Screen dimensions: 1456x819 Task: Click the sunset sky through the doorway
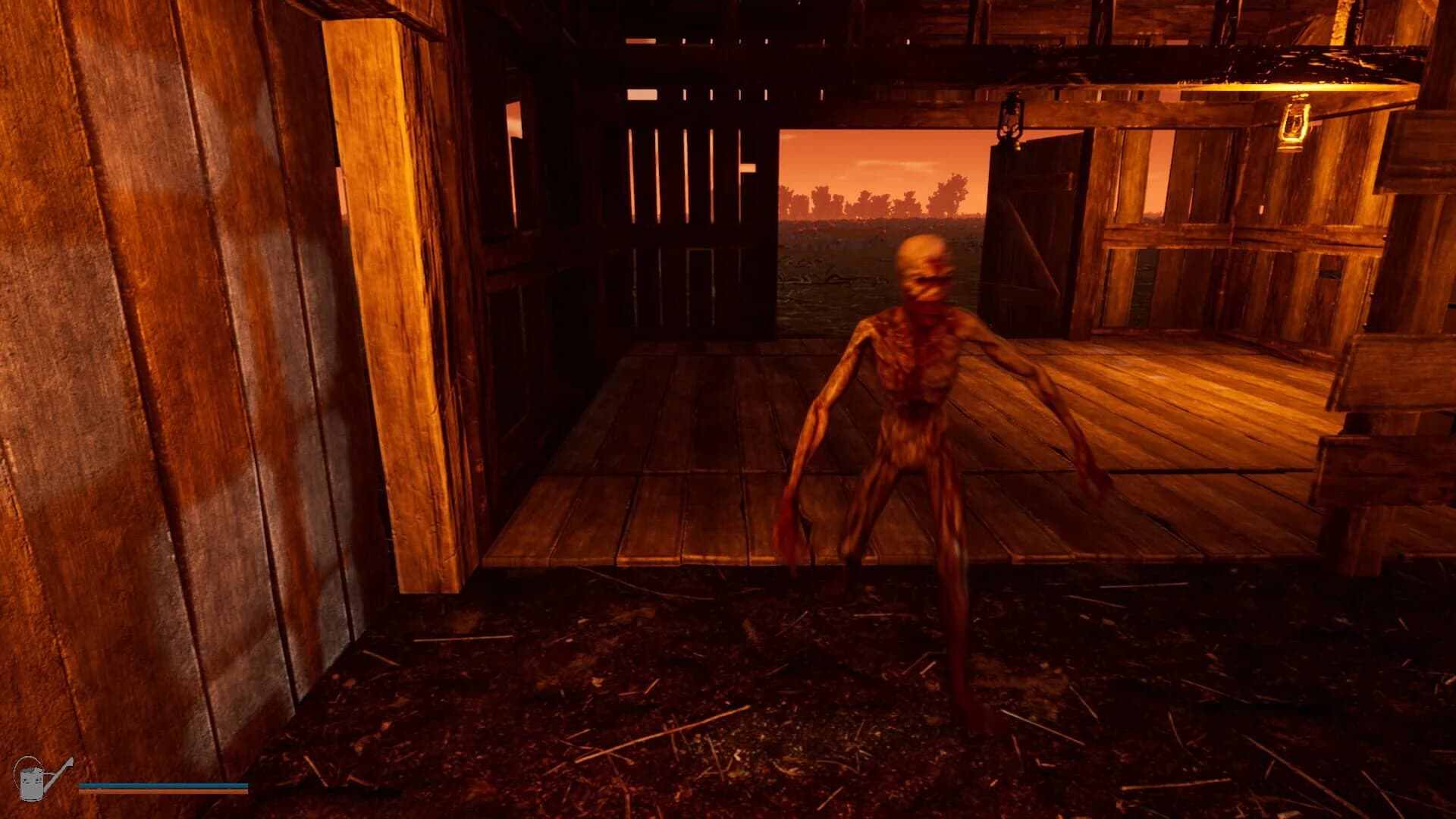(872, 152)
